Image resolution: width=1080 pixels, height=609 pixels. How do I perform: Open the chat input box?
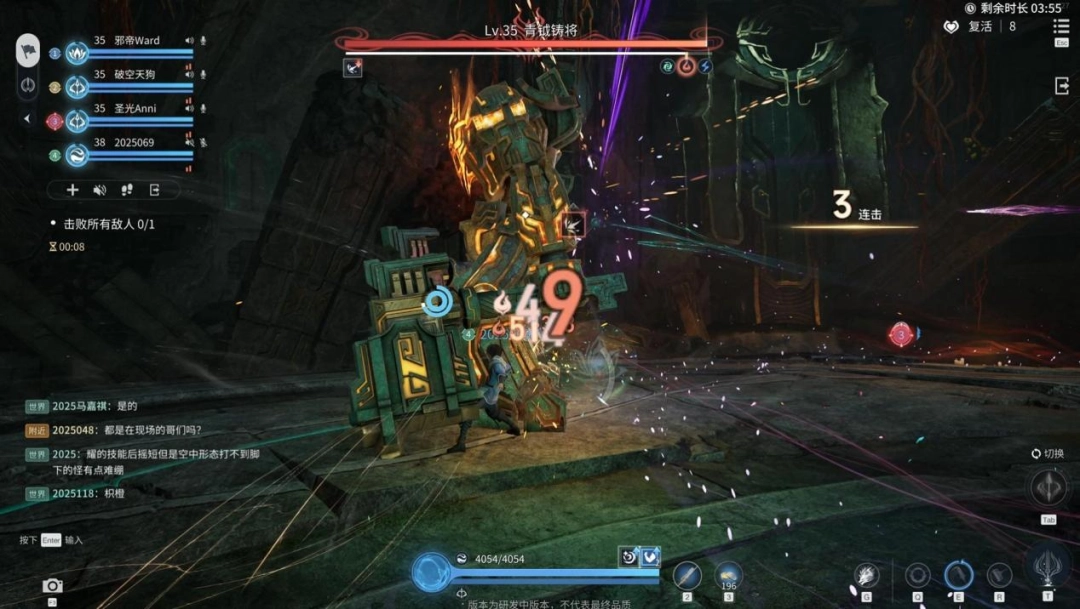(62, 540)
